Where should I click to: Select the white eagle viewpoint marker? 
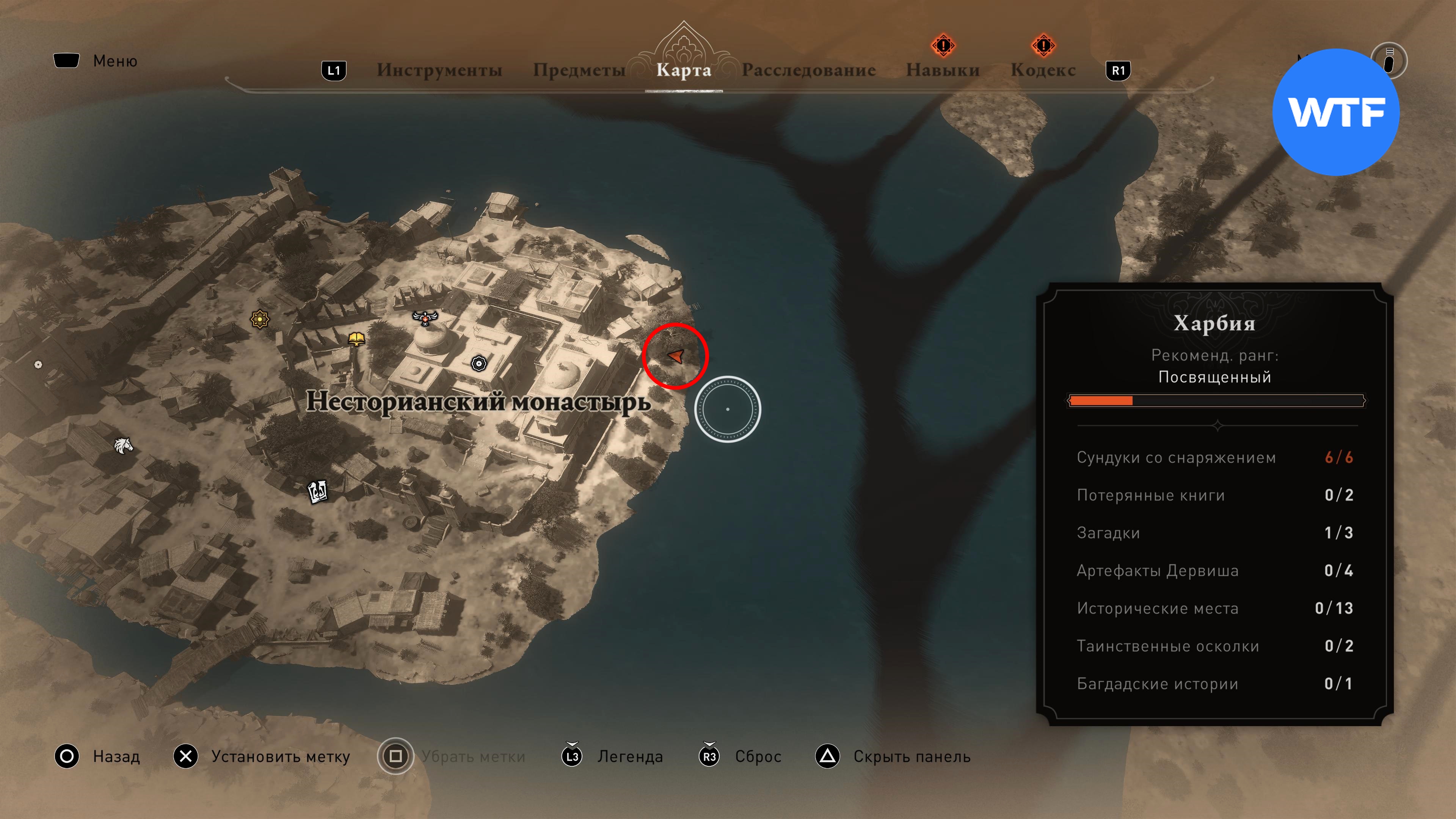425,318
